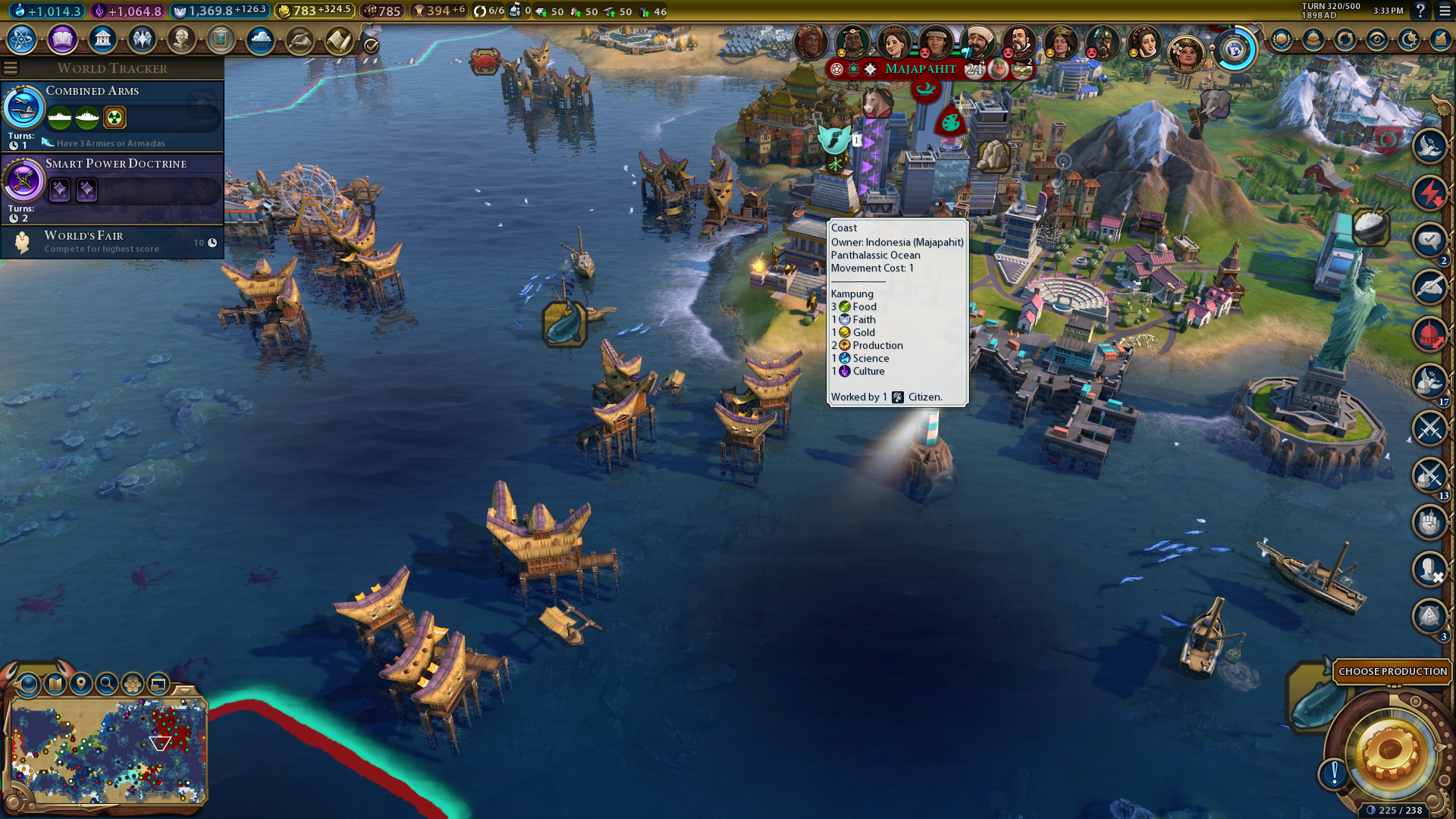
Task: Open the map lenses folded-map button
Action: pos(55,684)
